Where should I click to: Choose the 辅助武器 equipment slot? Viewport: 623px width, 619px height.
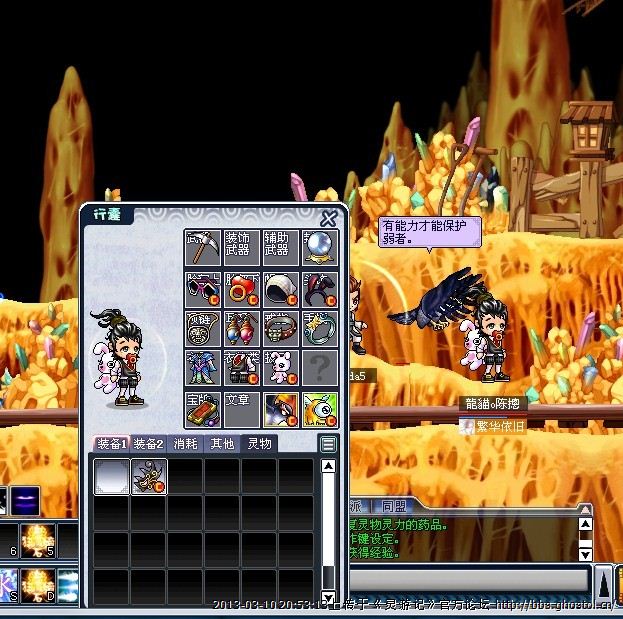[x=280, y=247]
